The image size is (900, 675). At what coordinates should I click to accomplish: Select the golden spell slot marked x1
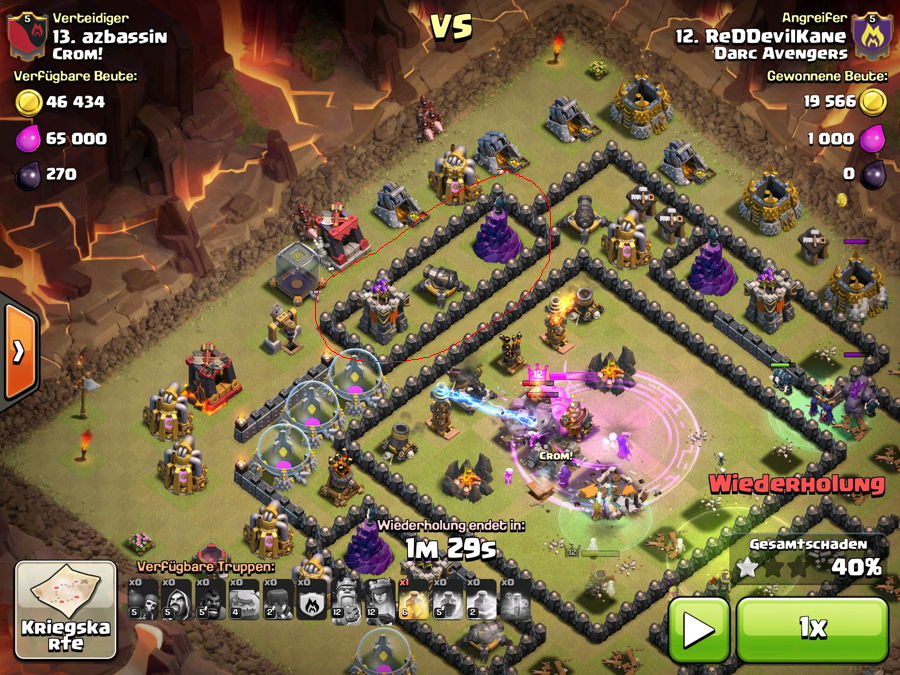(414, 600)
